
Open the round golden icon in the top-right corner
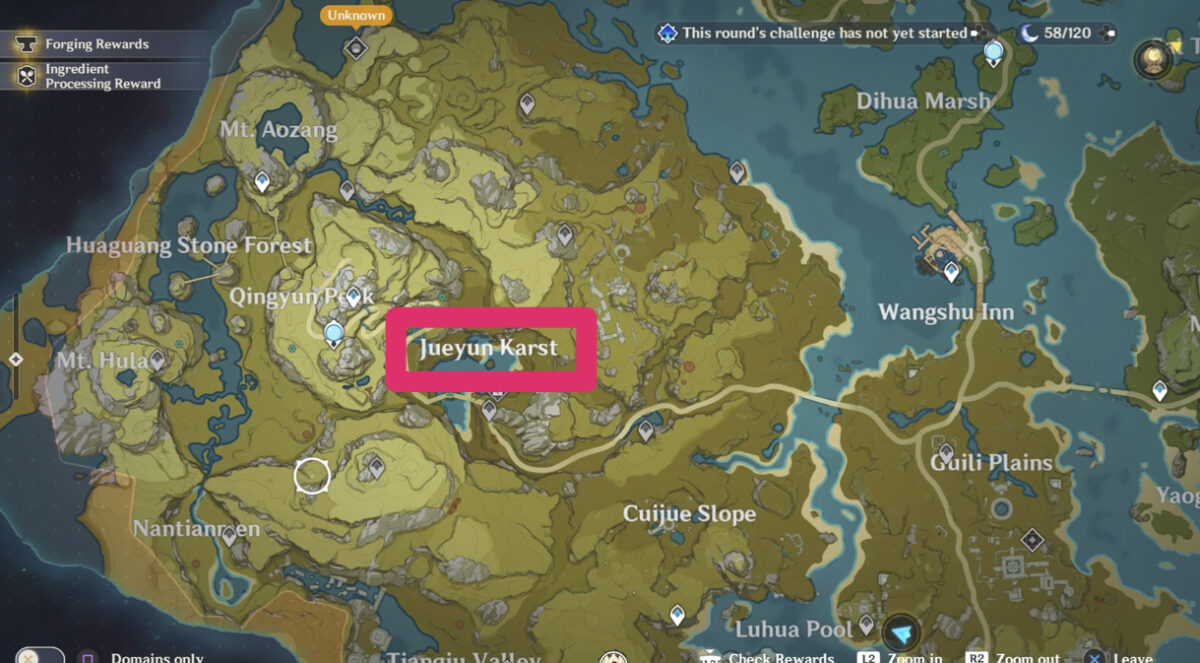pos(1153,59)
